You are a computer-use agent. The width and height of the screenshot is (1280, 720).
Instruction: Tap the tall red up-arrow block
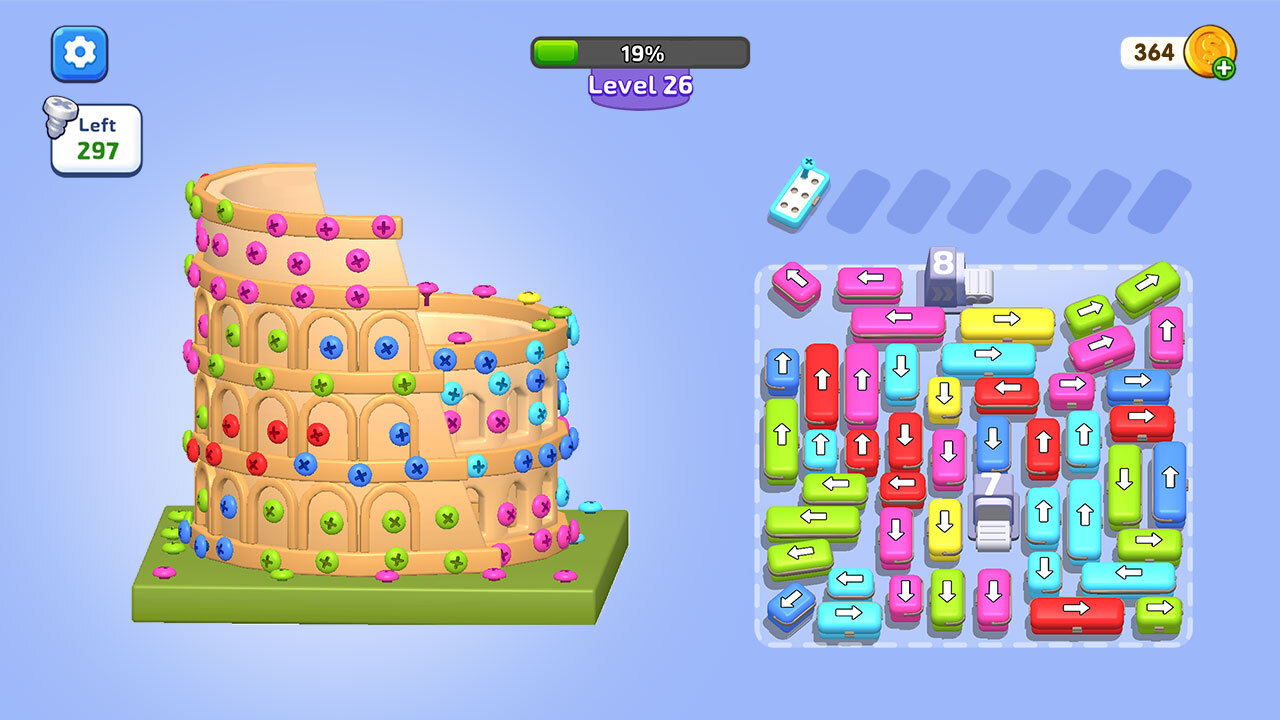[x=822, y=380]
